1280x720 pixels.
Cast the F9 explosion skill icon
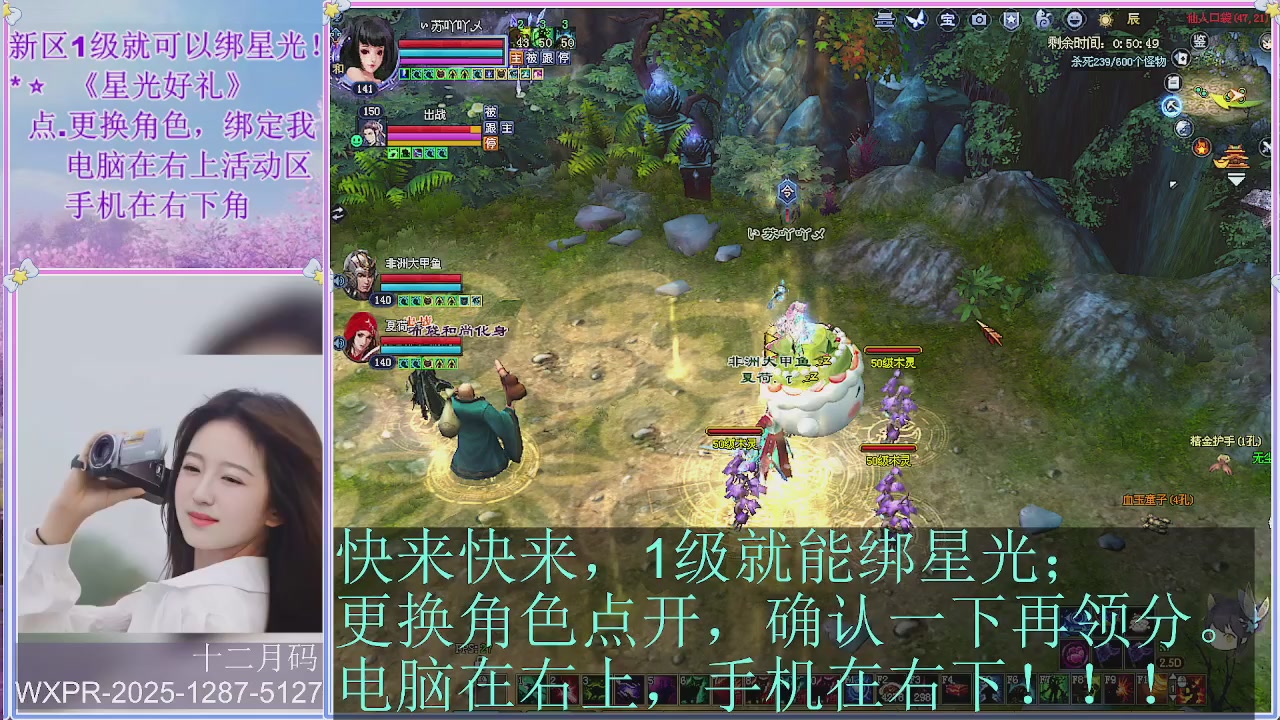click(1120, 688)
